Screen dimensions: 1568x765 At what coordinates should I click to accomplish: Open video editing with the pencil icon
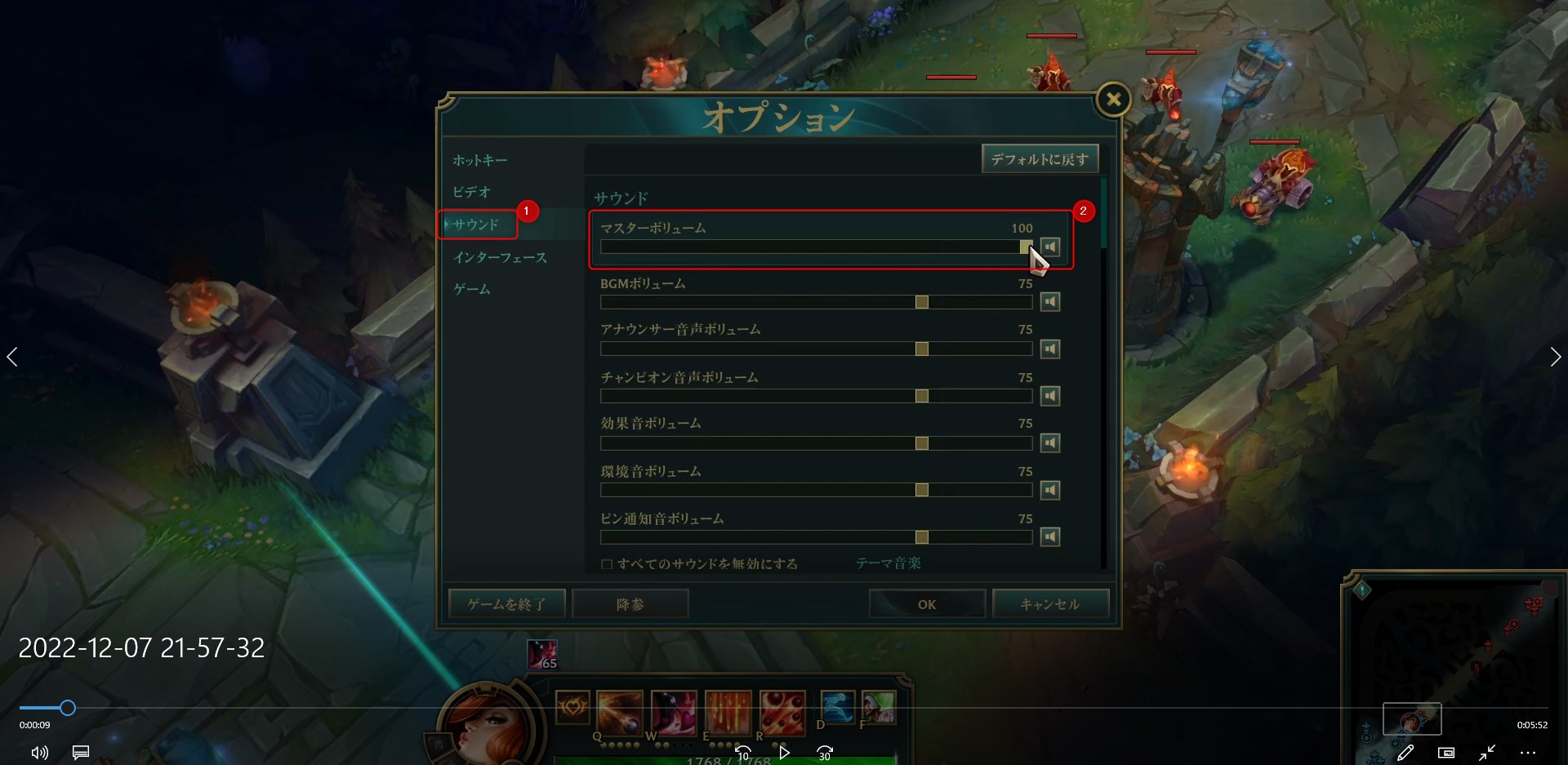[x=1406, y=752]
